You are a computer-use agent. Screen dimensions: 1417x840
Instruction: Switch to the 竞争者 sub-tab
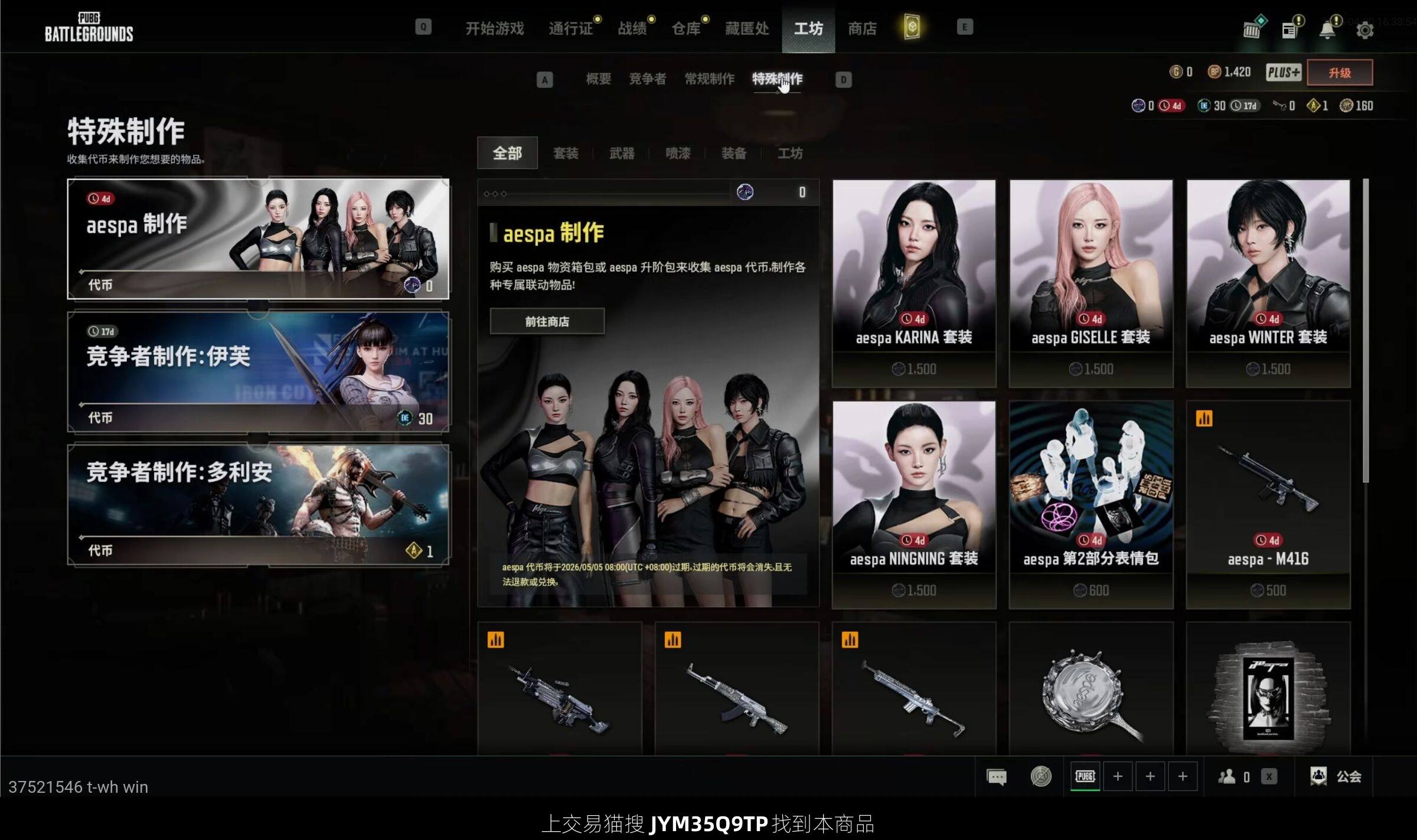coord(647,79)
